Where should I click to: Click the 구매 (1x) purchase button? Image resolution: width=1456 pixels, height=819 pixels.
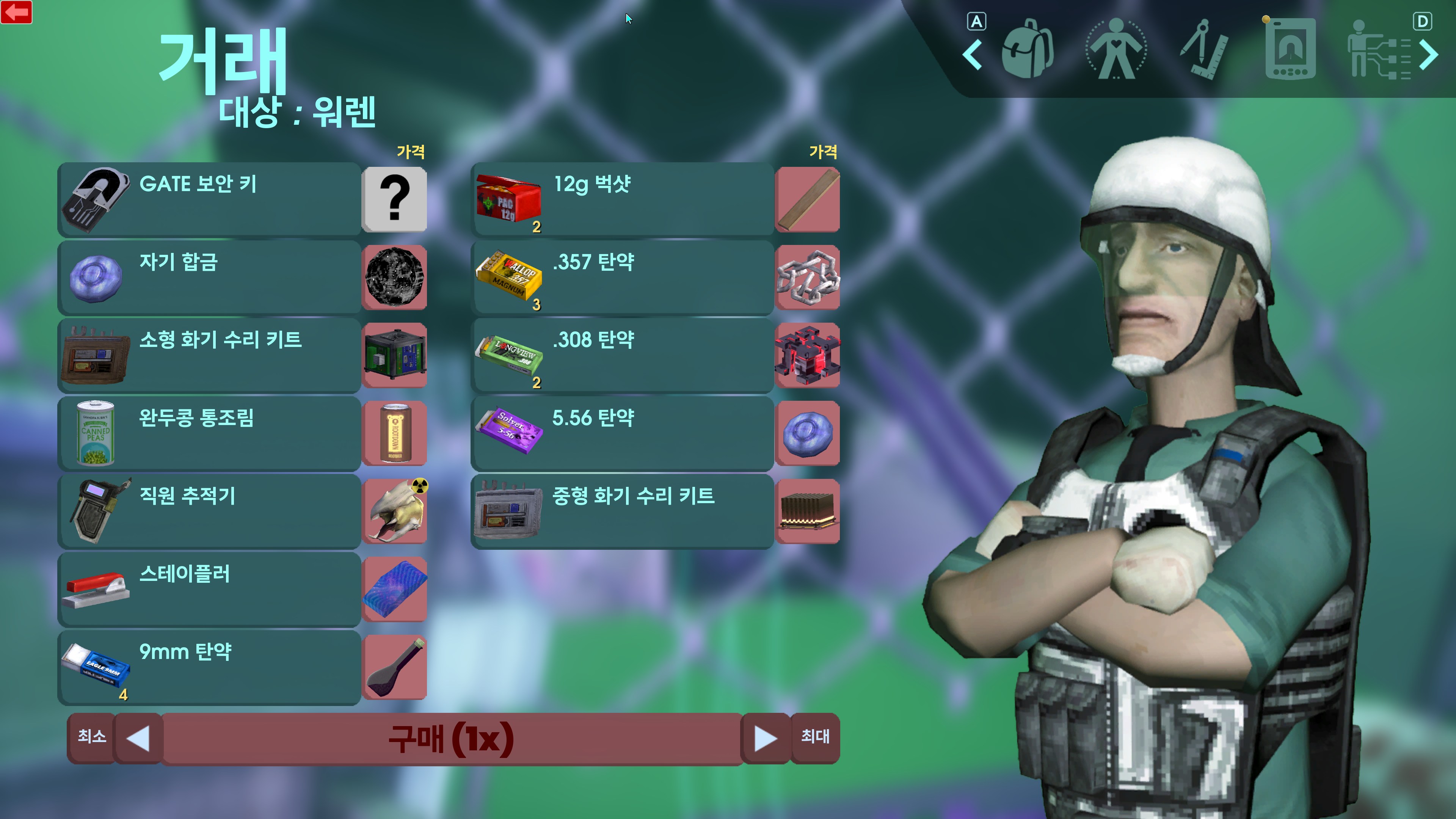tap(451, 739)
